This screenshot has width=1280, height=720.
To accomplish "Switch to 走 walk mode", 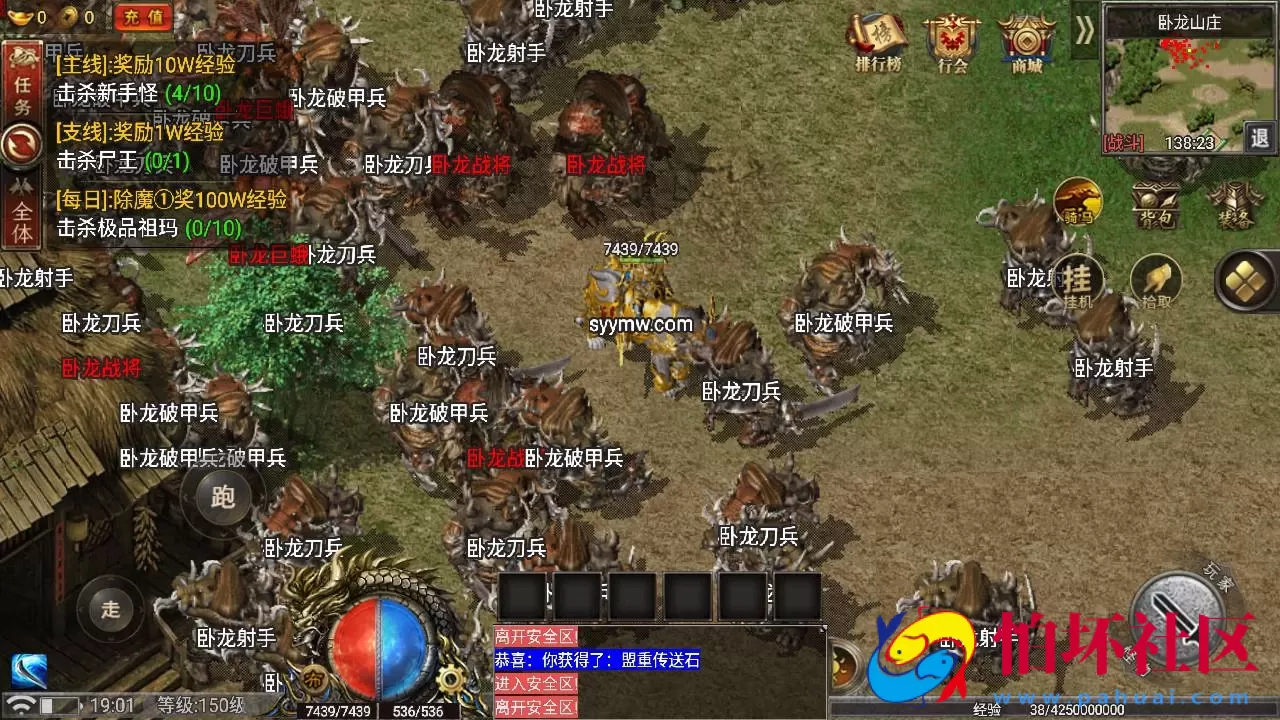I will (110, 607).
